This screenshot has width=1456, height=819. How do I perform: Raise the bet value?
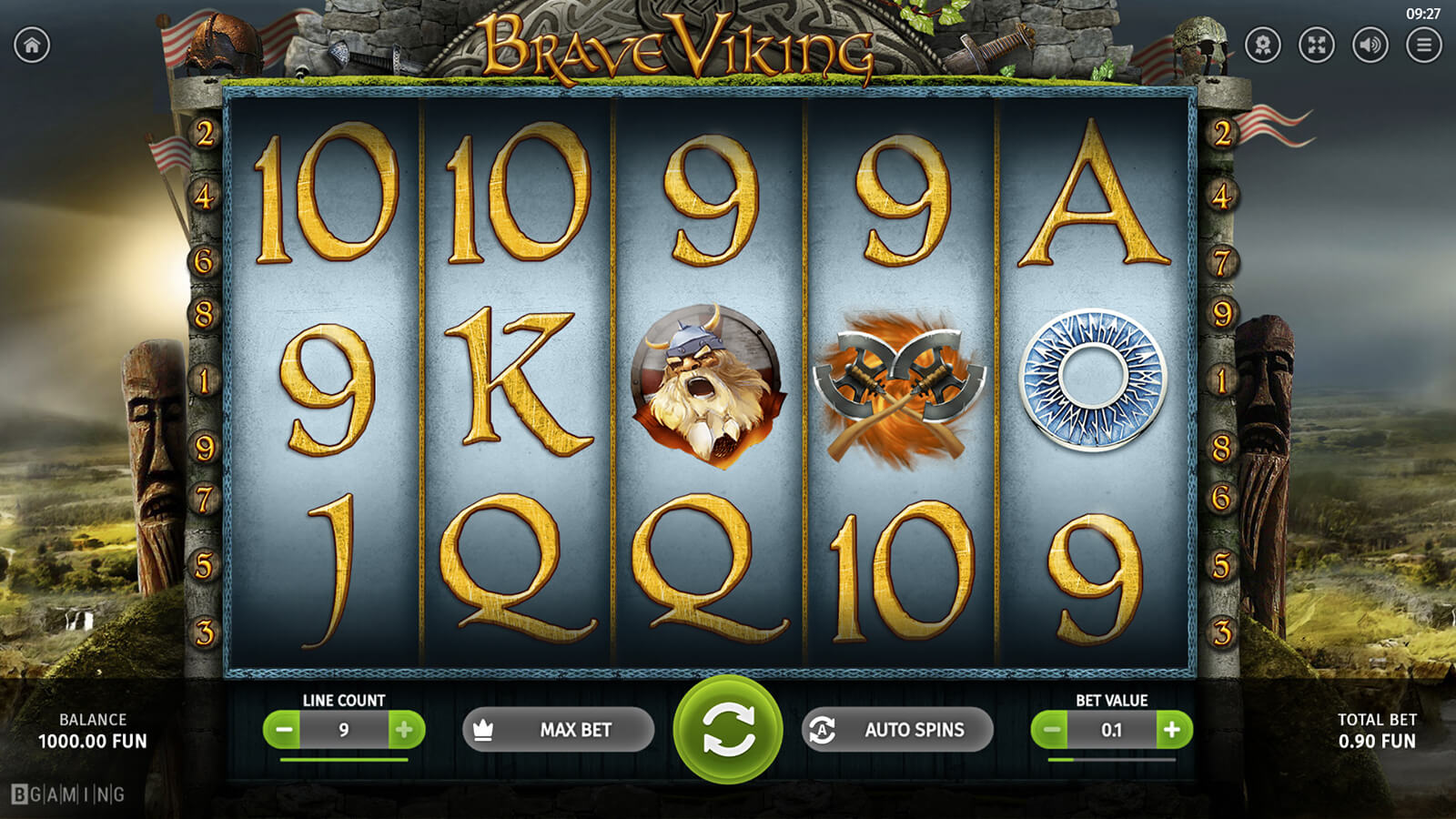pyautogui.click(x=1172, y=730)
